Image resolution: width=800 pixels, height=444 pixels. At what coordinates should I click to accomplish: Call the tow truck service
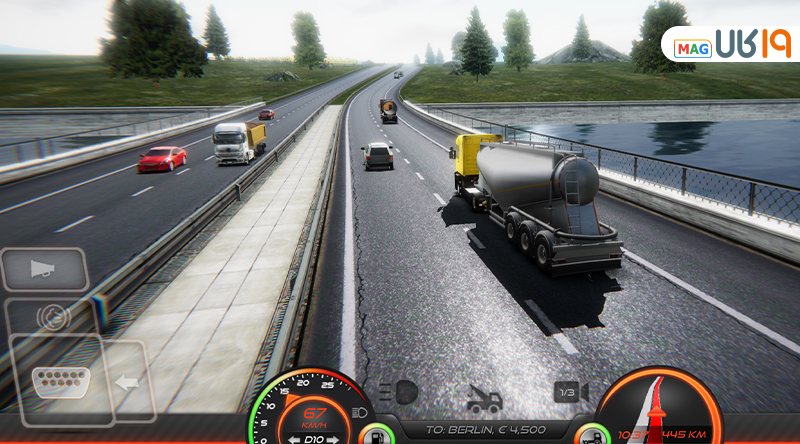point(484,398)
